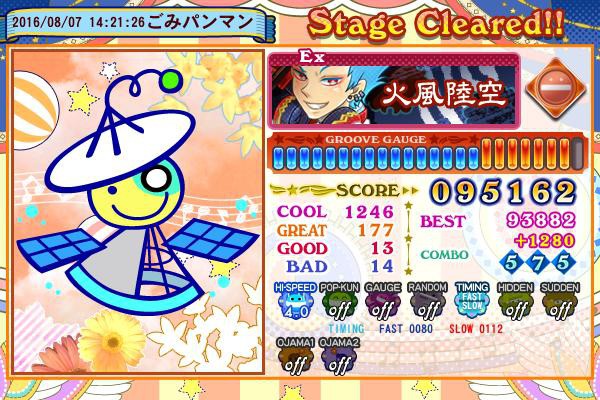The image size is (600, 400).
Task: Toggle the RANDOM option icon
Action: [427, 304]
